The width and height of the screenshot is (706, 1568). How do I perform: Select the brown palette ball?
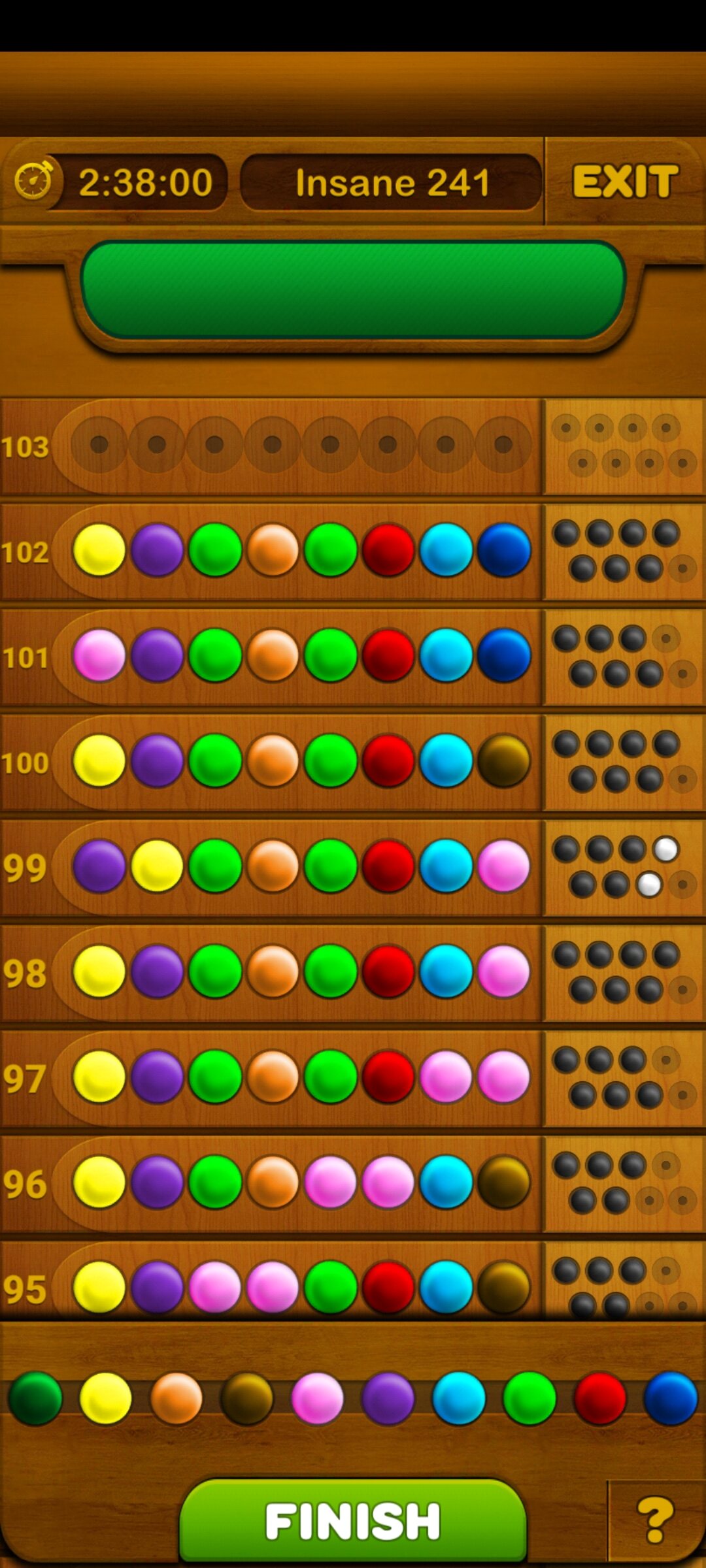click(246, 1398)
